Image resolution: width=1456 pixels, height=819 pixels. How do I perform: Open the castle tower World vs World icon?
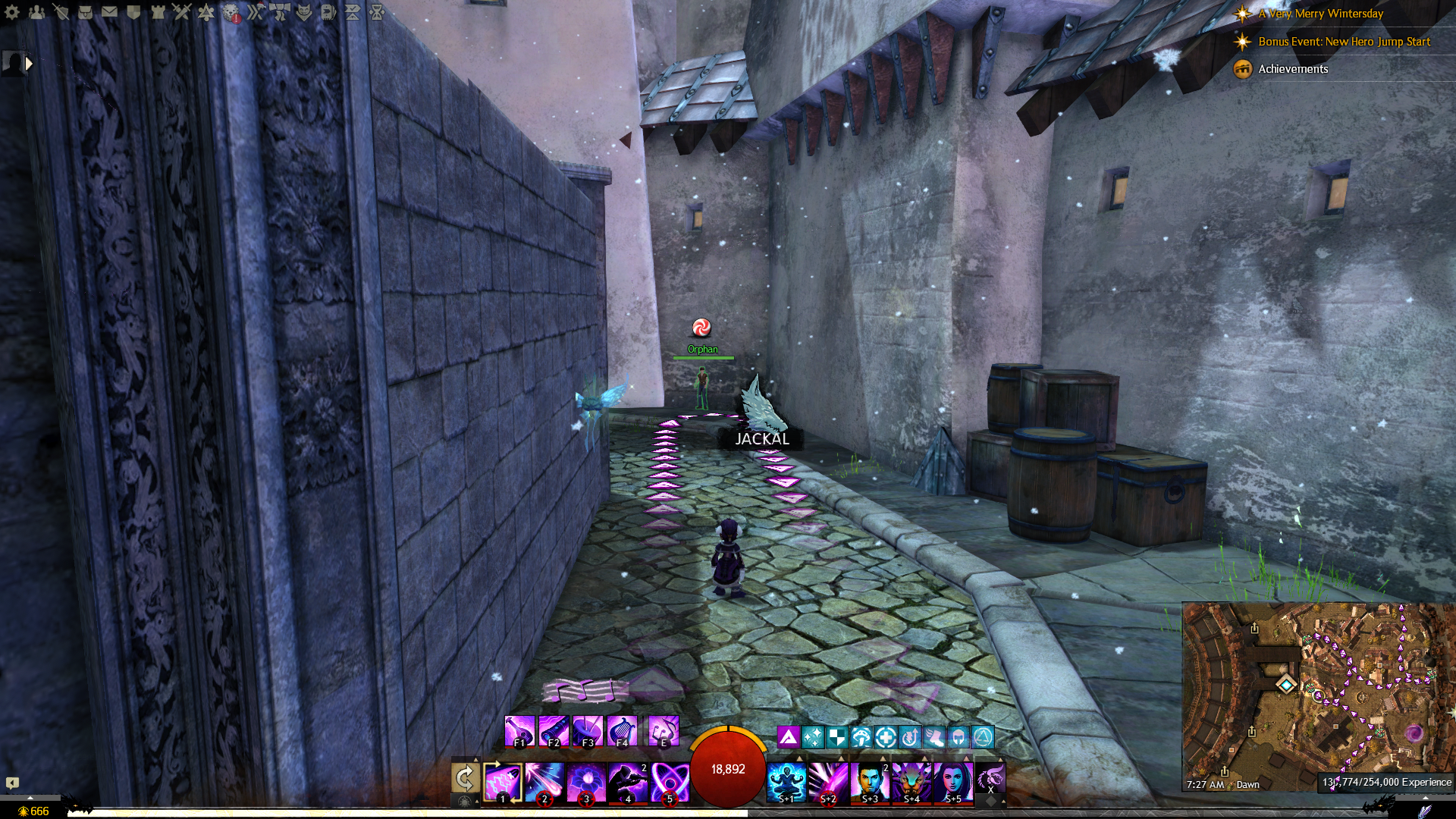158,12
